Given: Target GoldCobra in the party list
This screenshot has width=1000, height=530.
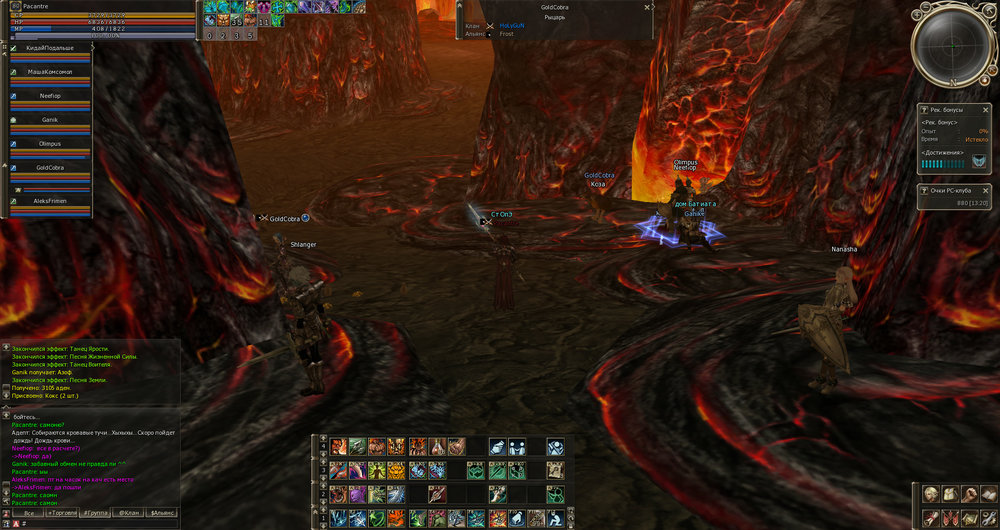Looking at the screenshot, I should coord(50,168).
